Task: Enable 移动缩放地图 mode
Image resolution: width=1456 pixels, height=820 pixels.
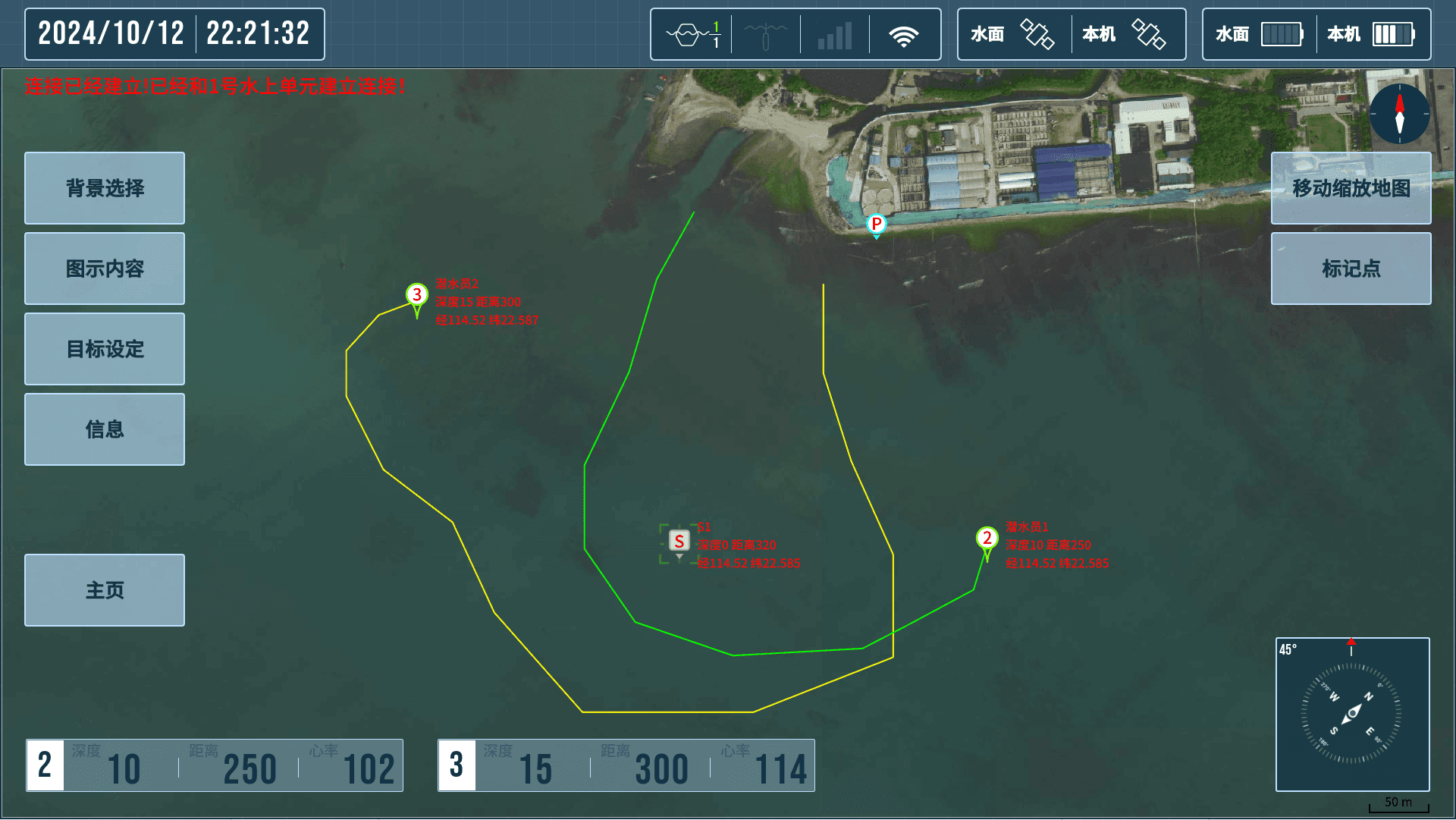Action: pos(1350,188)
